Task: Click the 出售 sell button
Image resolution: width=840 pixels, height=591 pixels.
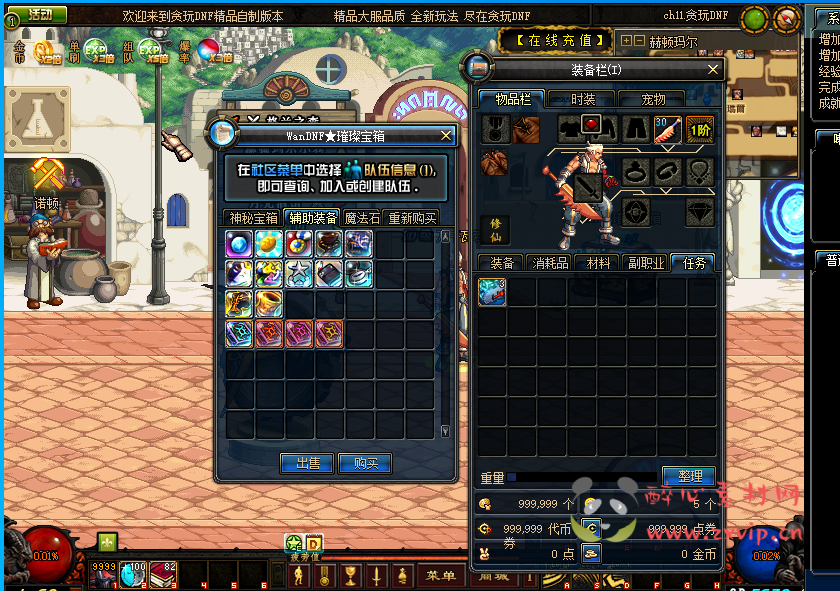Action: (308, 463)
